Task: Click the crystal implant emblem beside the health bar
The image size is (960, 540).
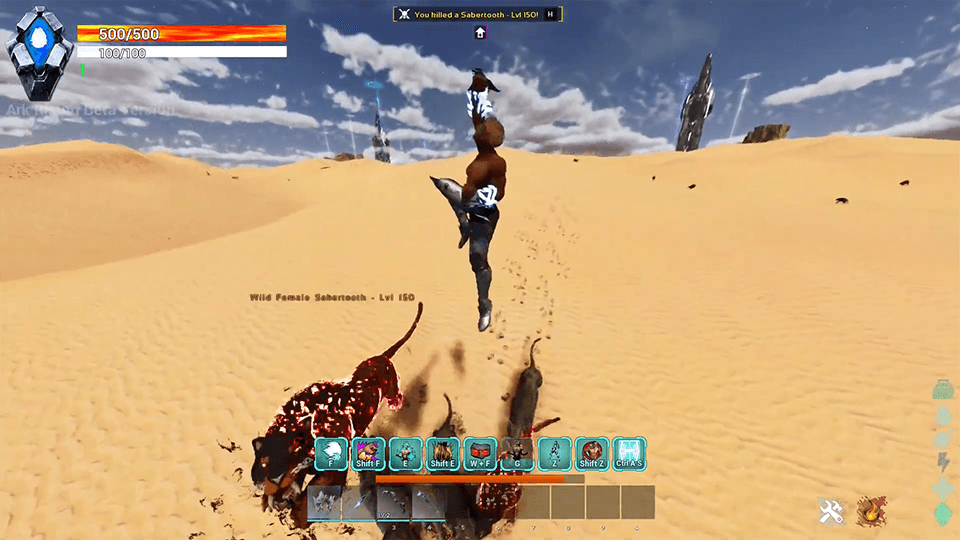Action: click(41, 54)
